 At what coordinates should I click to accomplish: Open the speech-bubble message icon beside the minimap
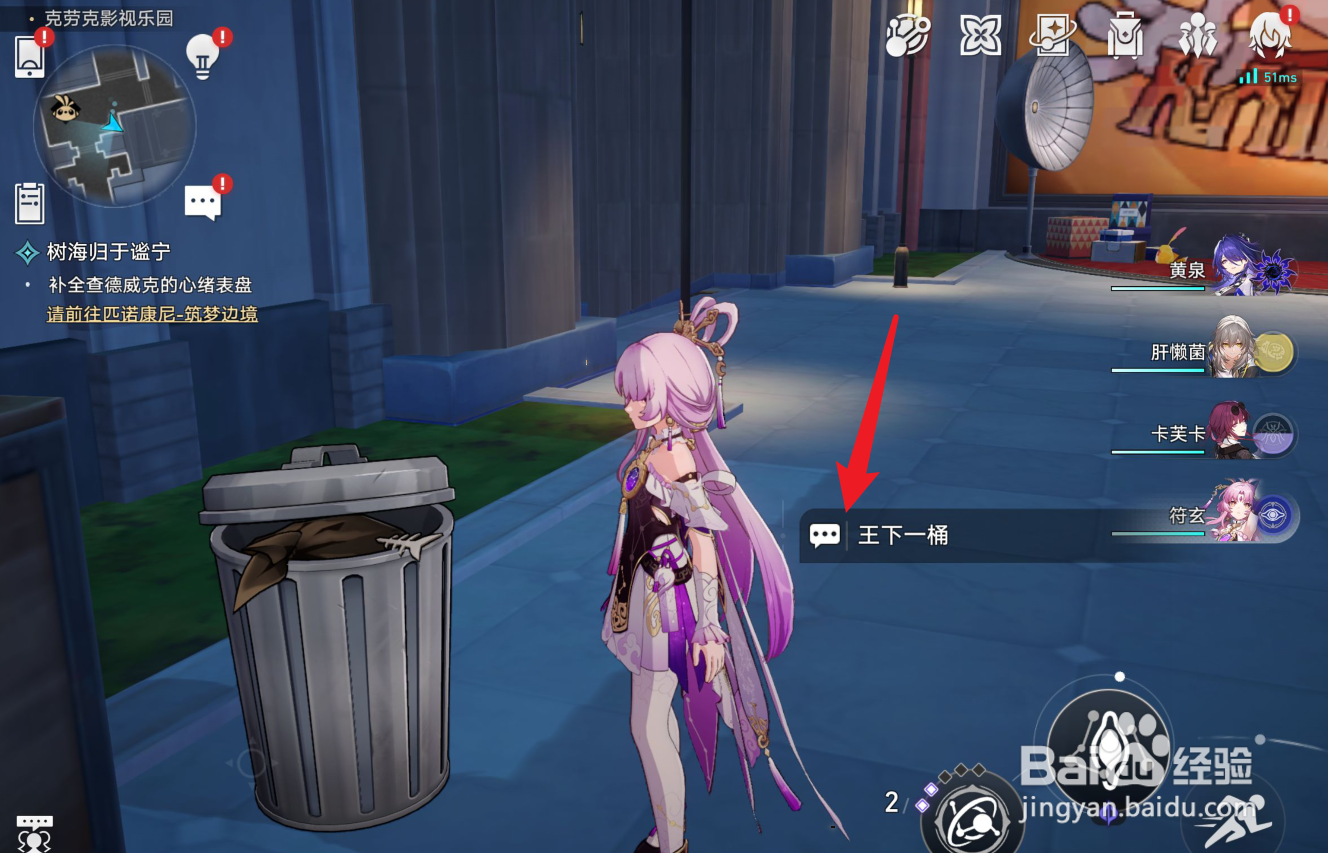pyautogui.click(x=204, y=199)
